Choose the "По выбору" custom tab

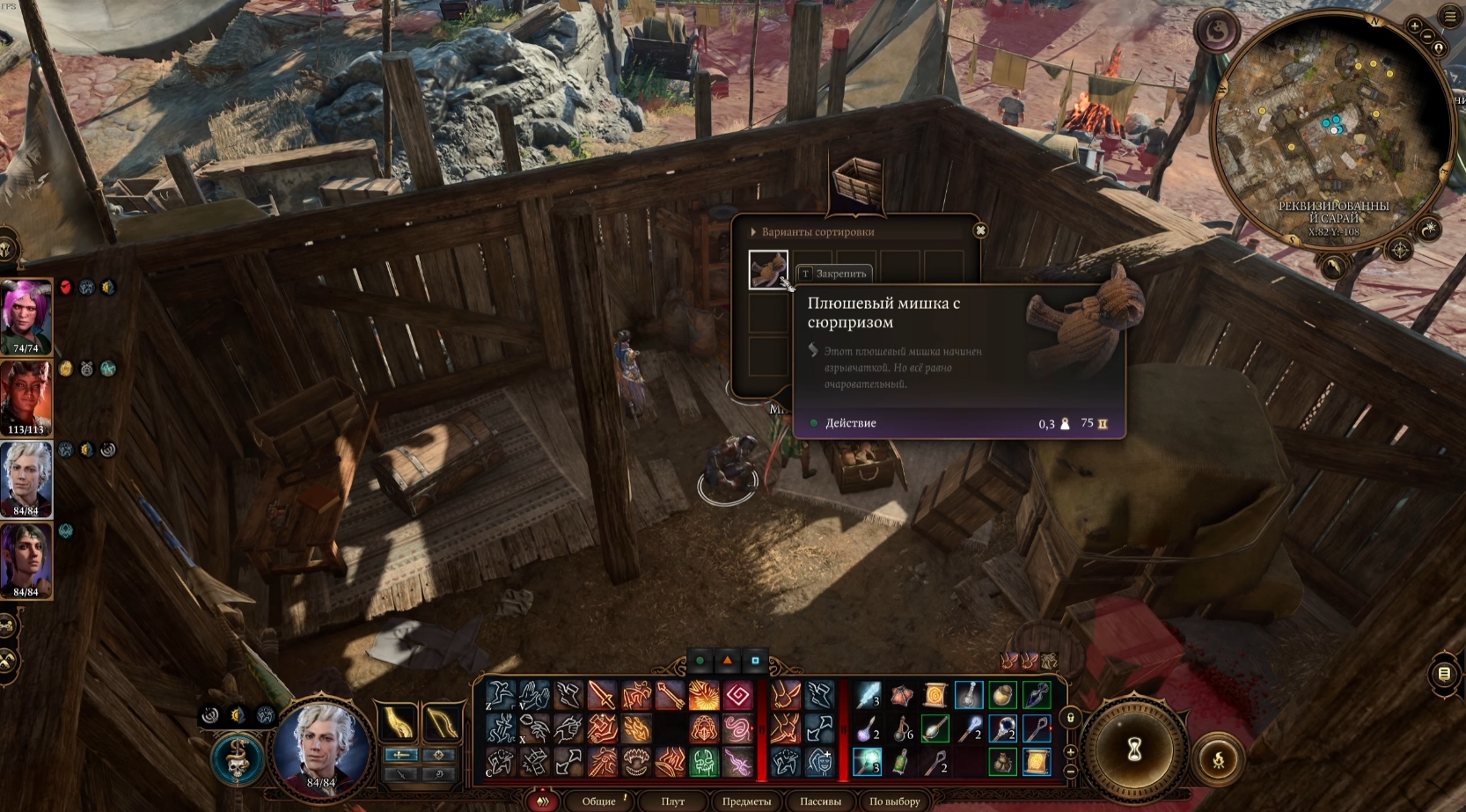(894, 801)
